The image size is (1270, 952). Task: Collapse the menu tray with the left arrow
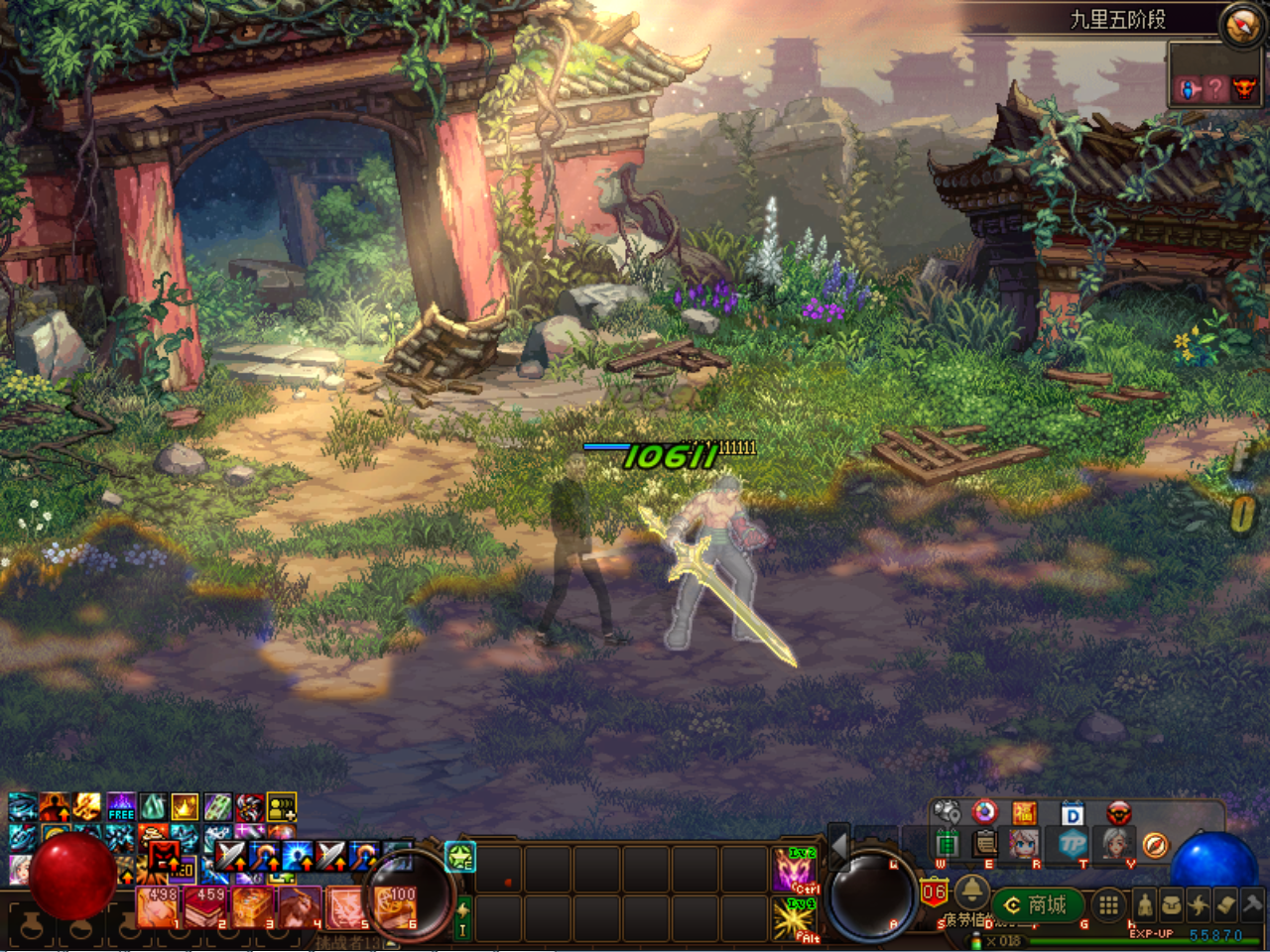pos(839,846)
